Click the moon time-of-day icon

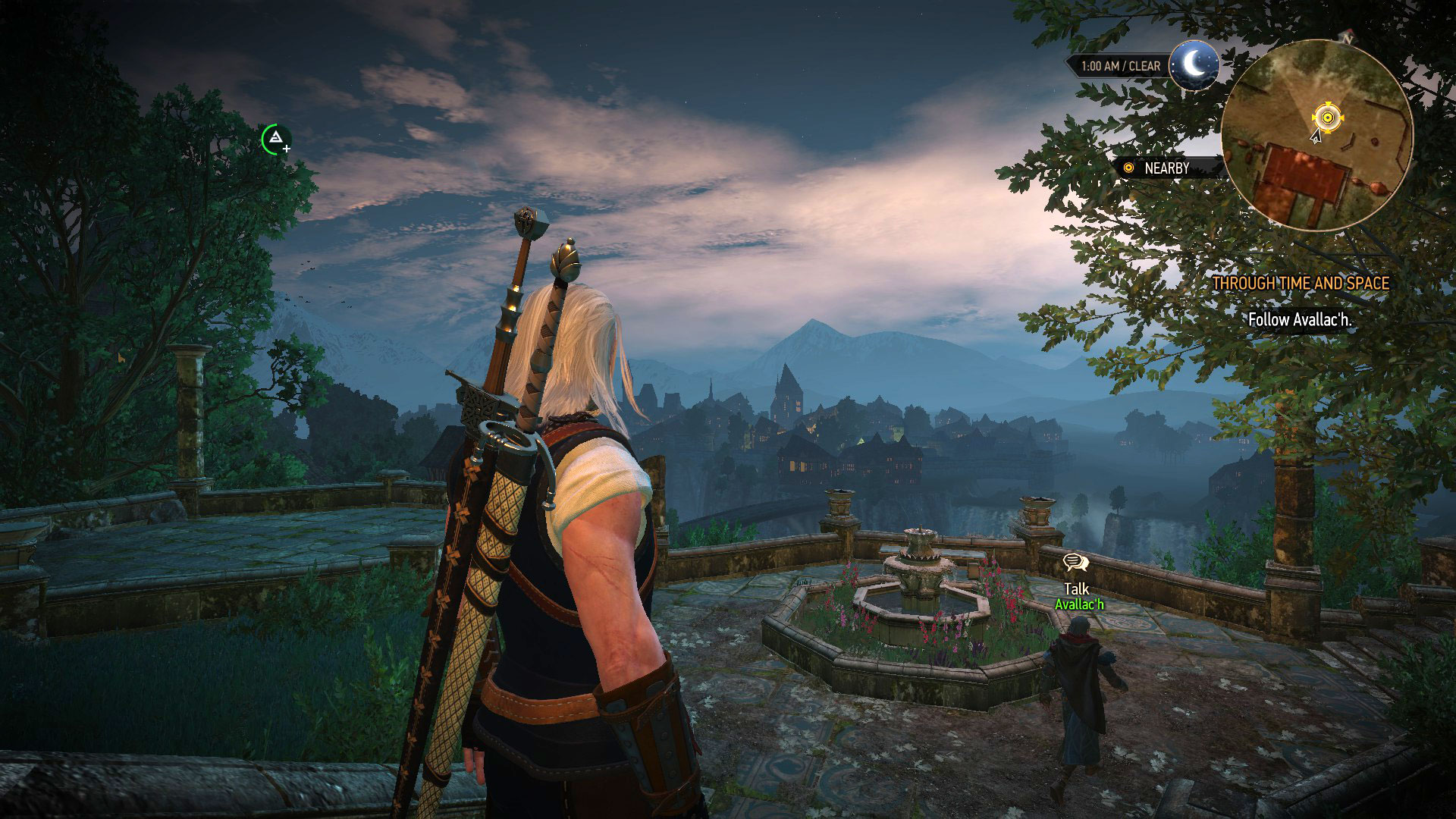1194,65
